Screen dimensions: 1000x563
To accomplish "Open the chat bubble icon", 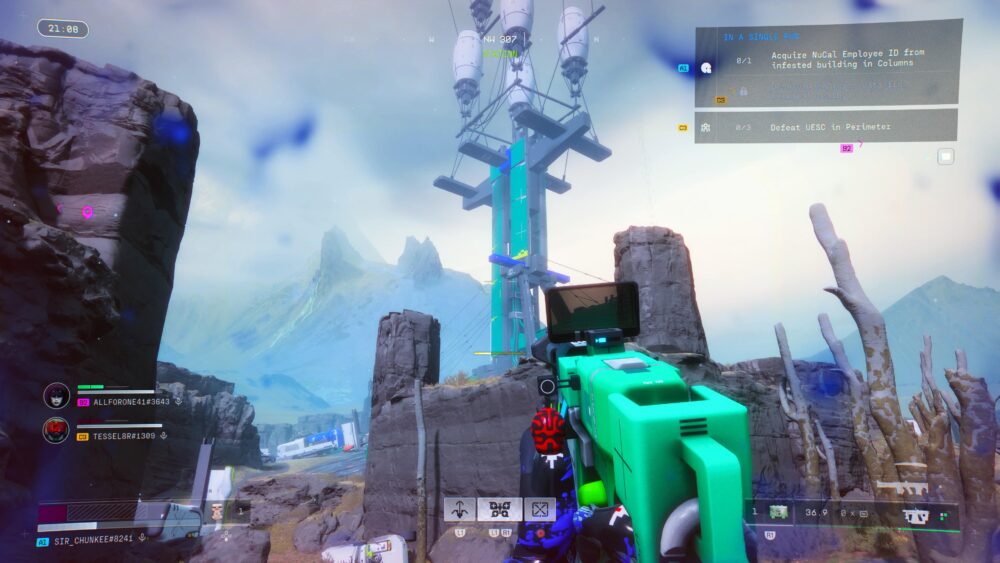I will (945, 156).
